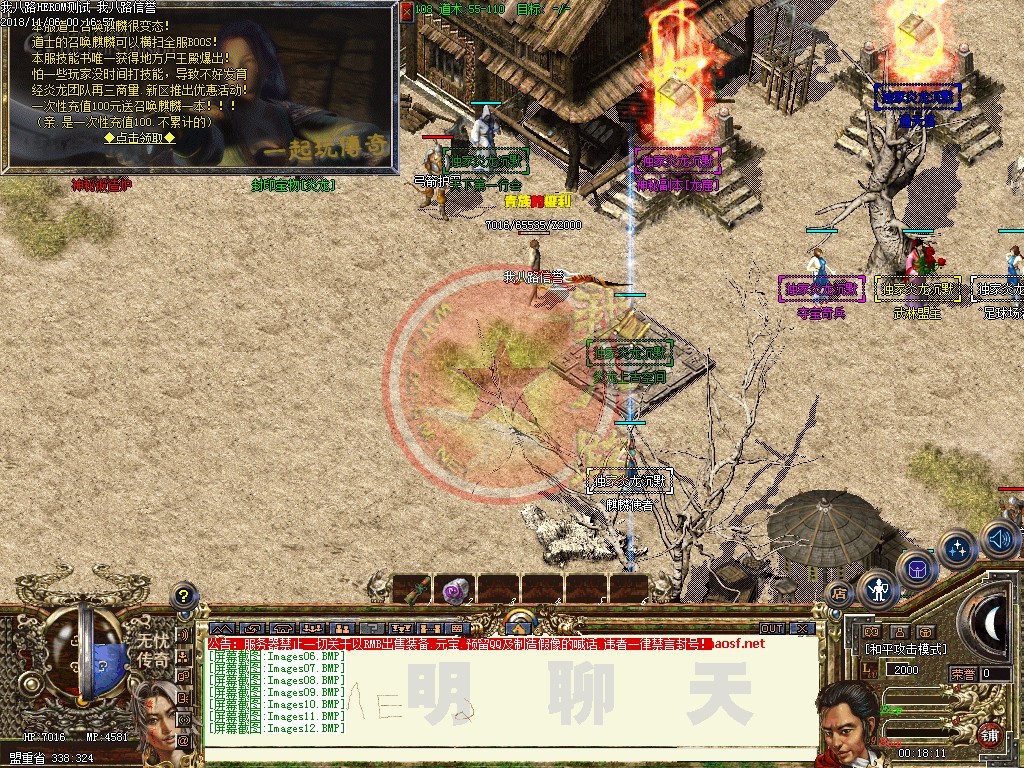Open the character figure round button

[x=879, y=589]
